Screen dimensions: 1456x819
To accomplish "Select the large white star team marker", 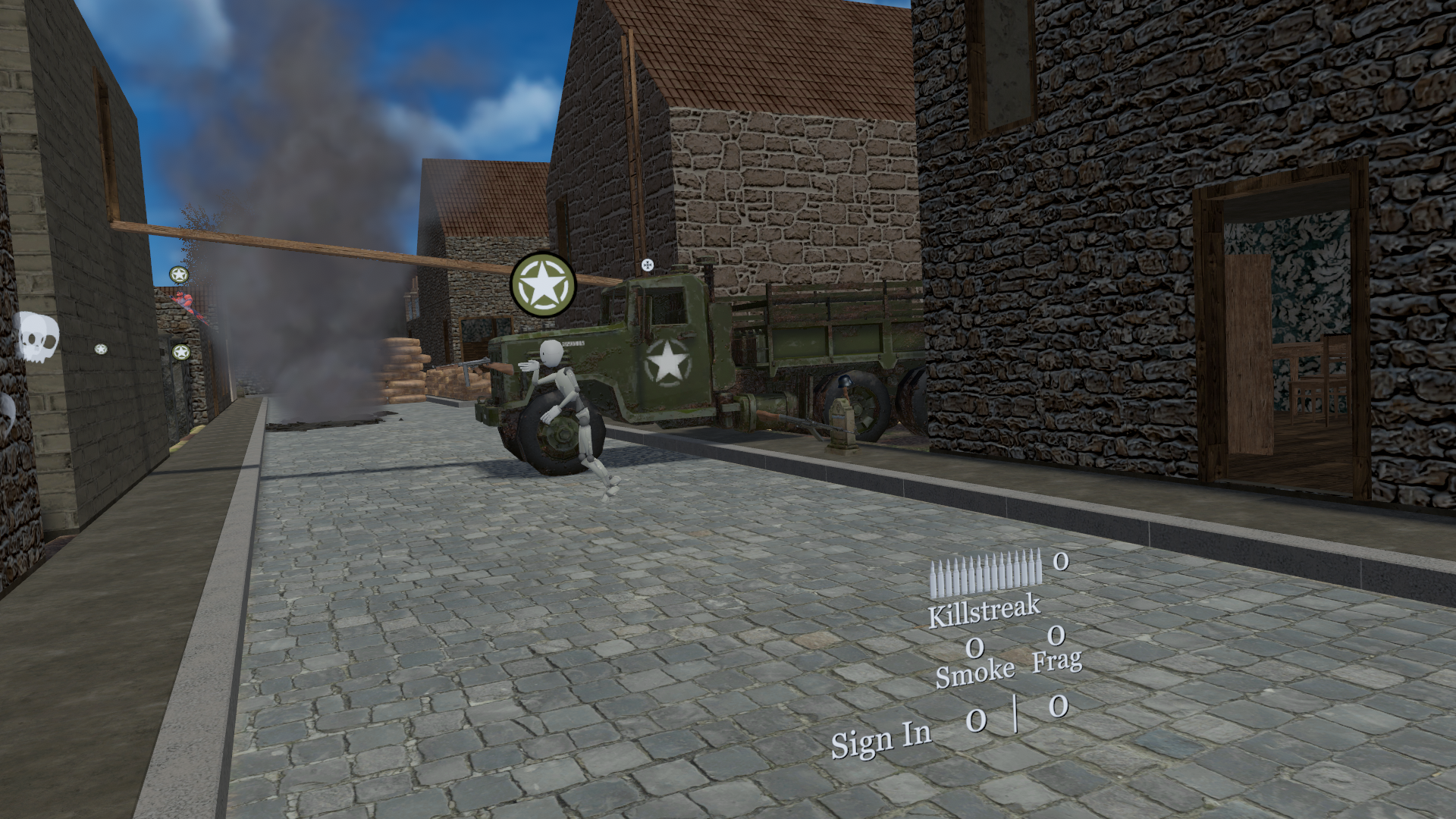I will (x=543, y=284).
